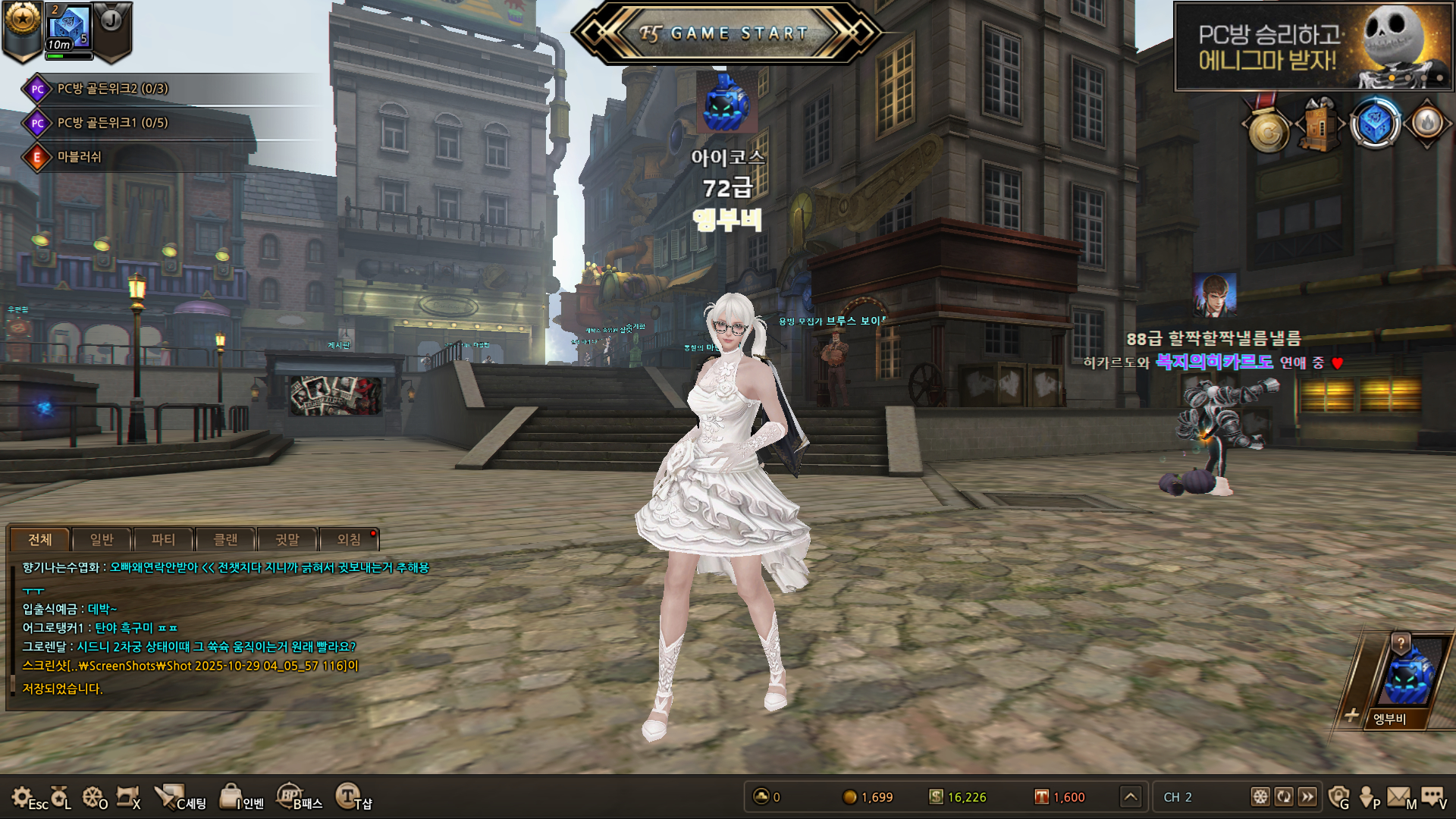
Task: Open the C세팅 character settings
Action: (x=179, y=798)
